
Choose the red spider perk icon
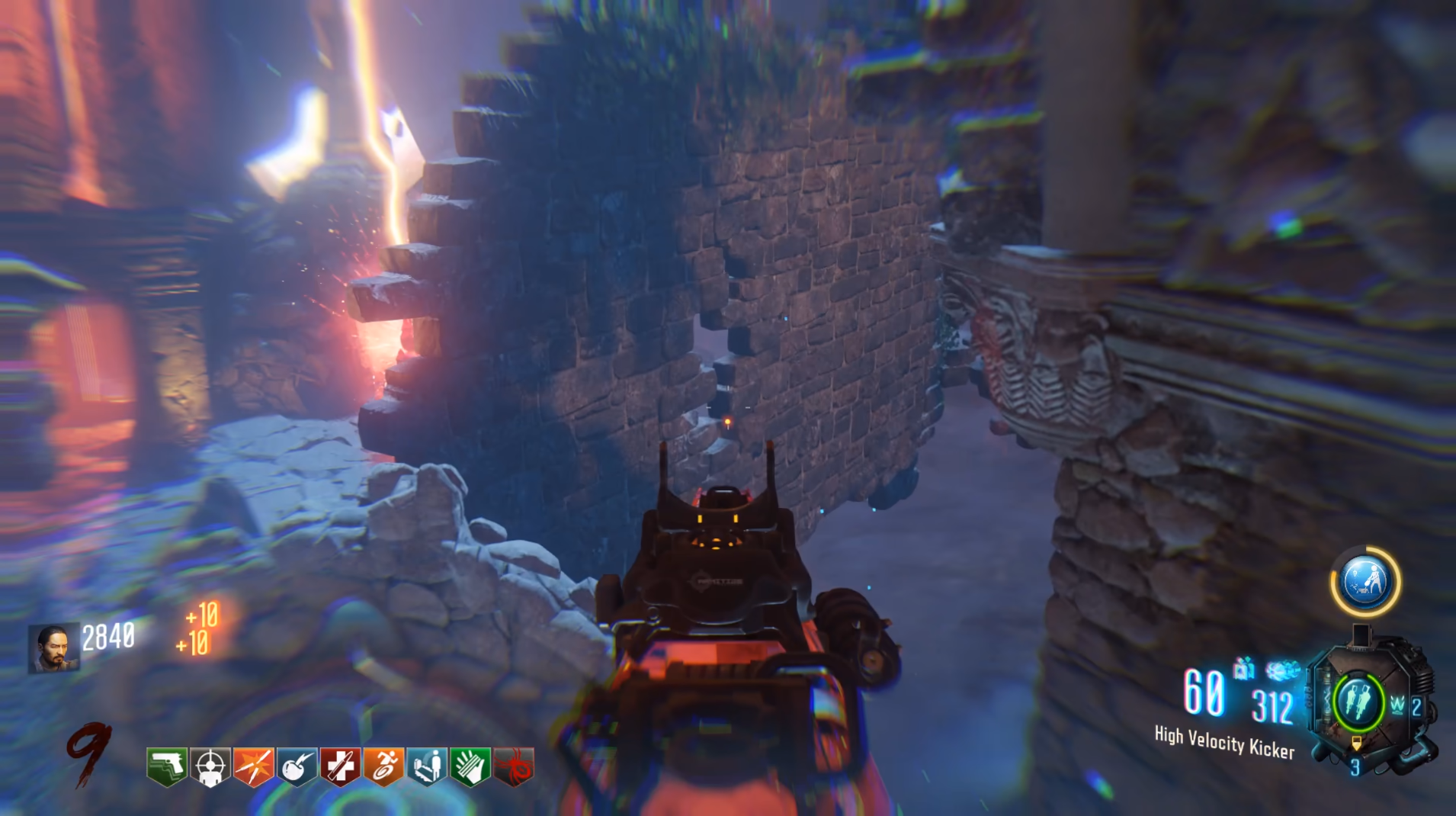click(514, 766)
